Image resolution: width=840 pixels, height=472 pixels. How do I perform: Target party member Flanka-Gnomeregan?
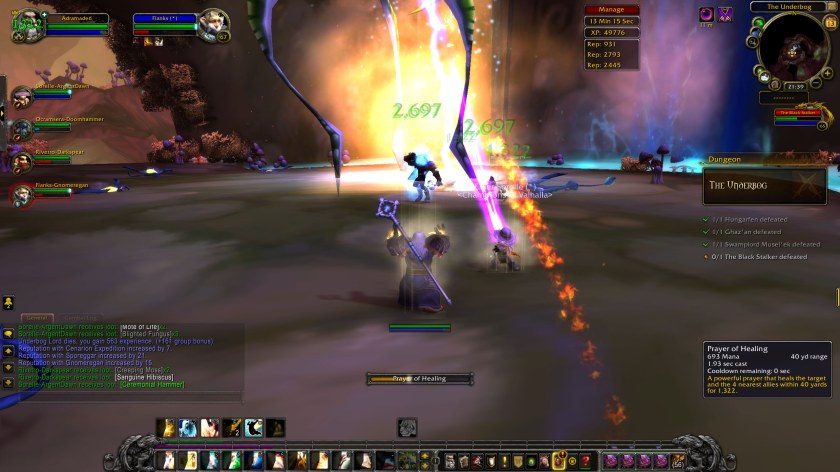point(22,192)
